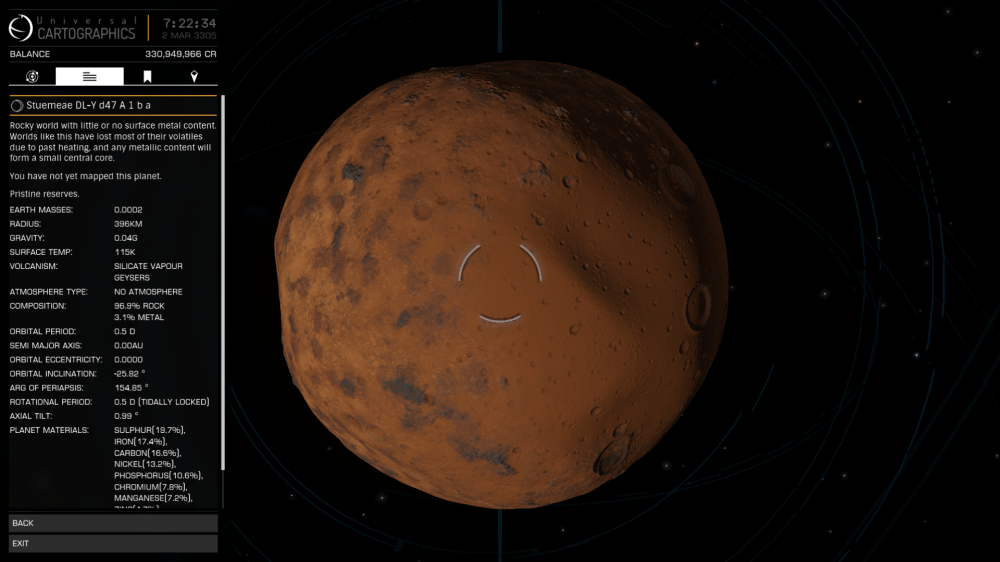Open the system orbit overview tab
This screenshot has width=1000, height=562.
point(32,77)
